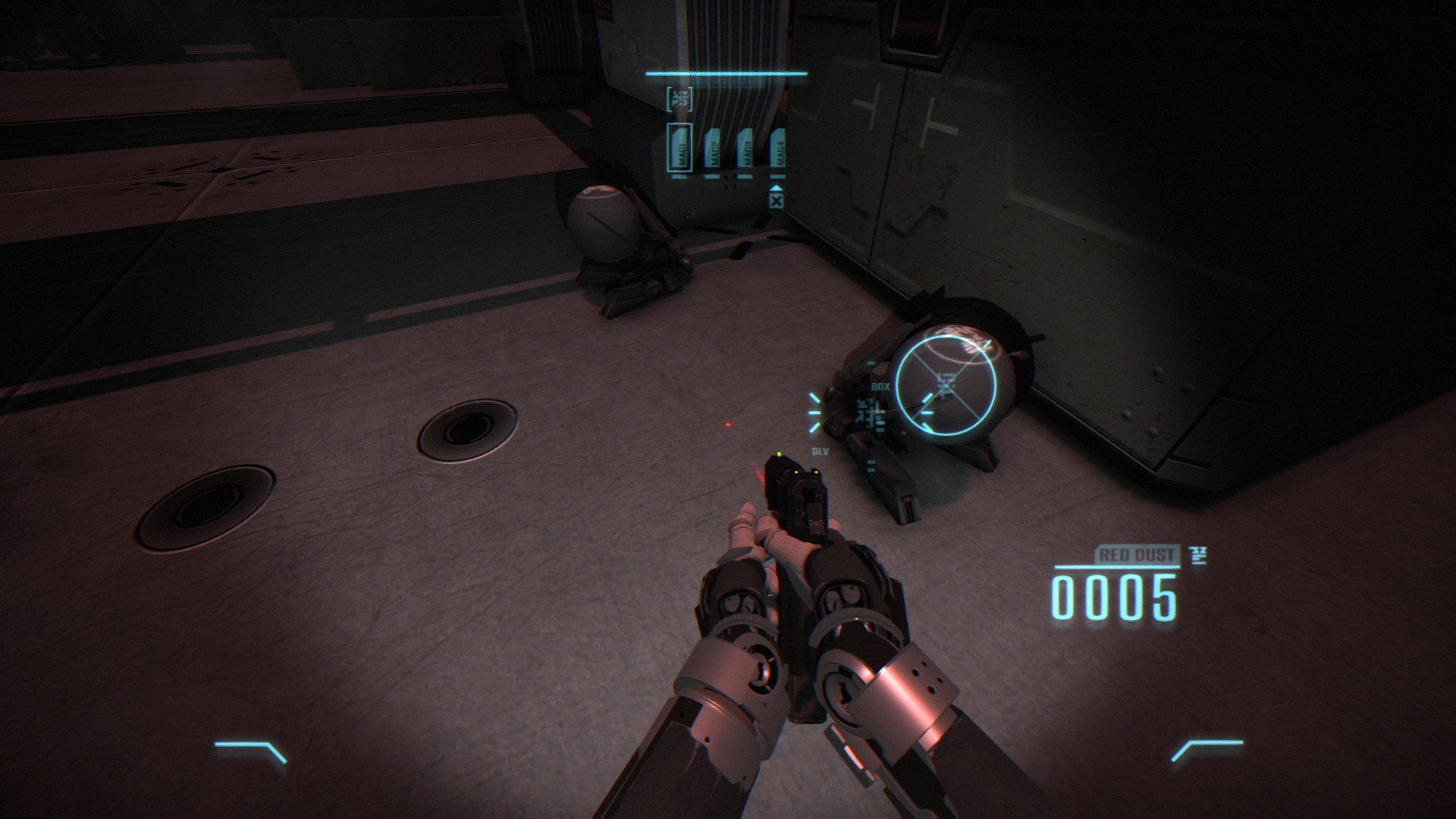Switch to the highlighted MAG1 tab
This screenshot has width=1456, height=819.
tap(680, 148)
